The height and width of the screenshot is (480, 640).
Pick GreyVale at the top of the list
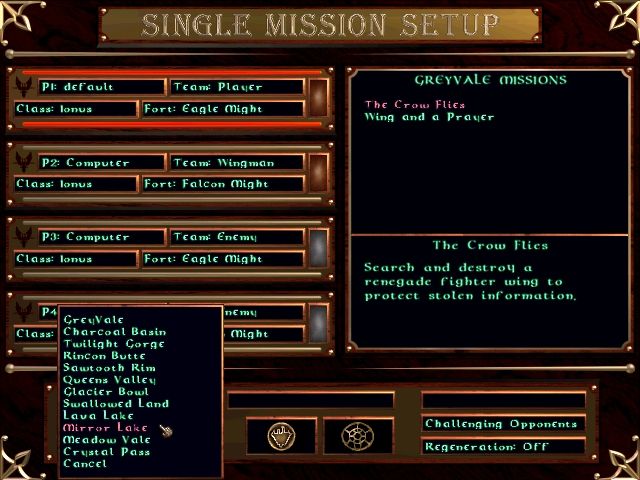coord(91,320)
